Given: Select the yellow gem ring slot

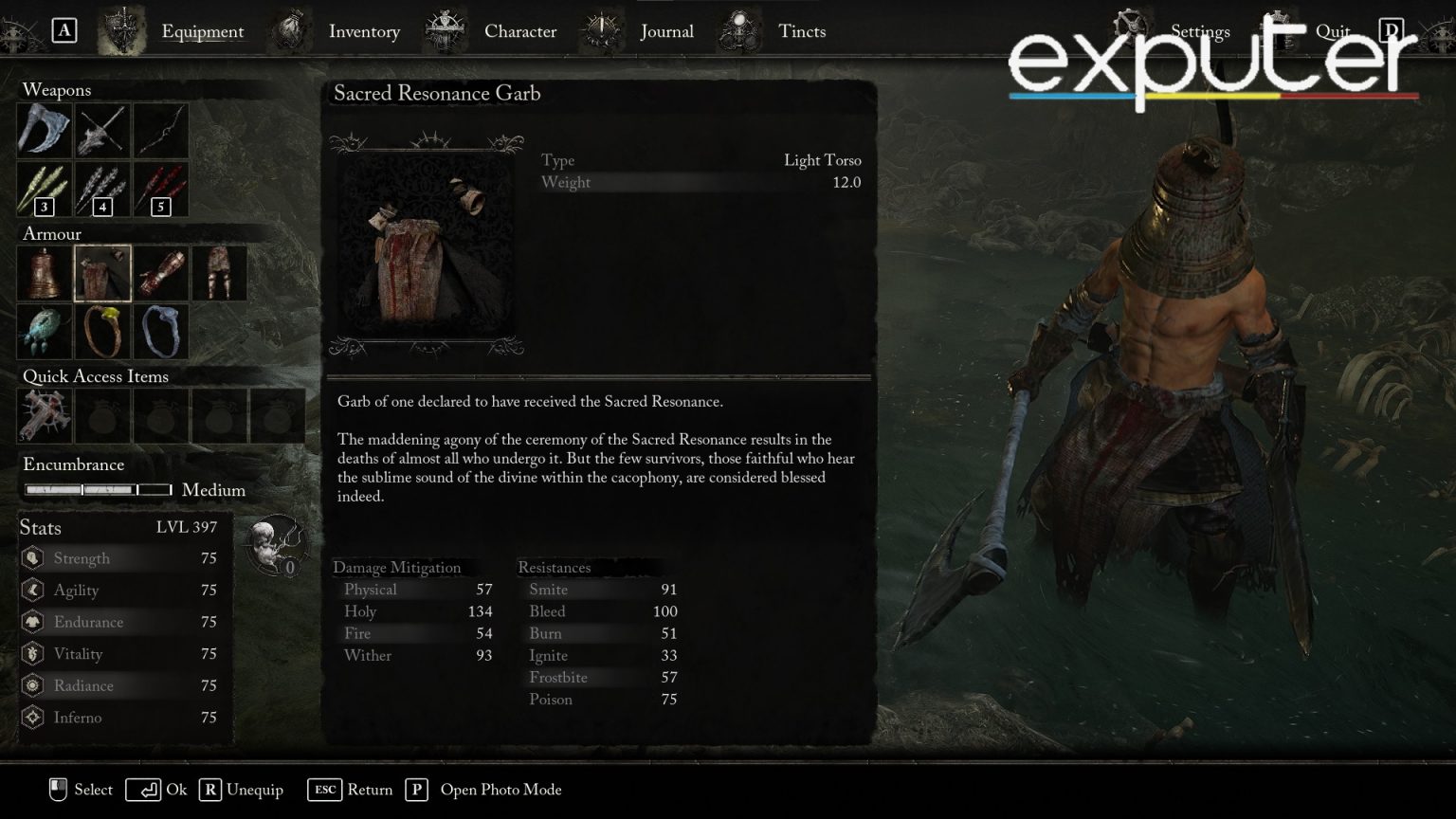Looking at the screenshot, I should 102,331.
